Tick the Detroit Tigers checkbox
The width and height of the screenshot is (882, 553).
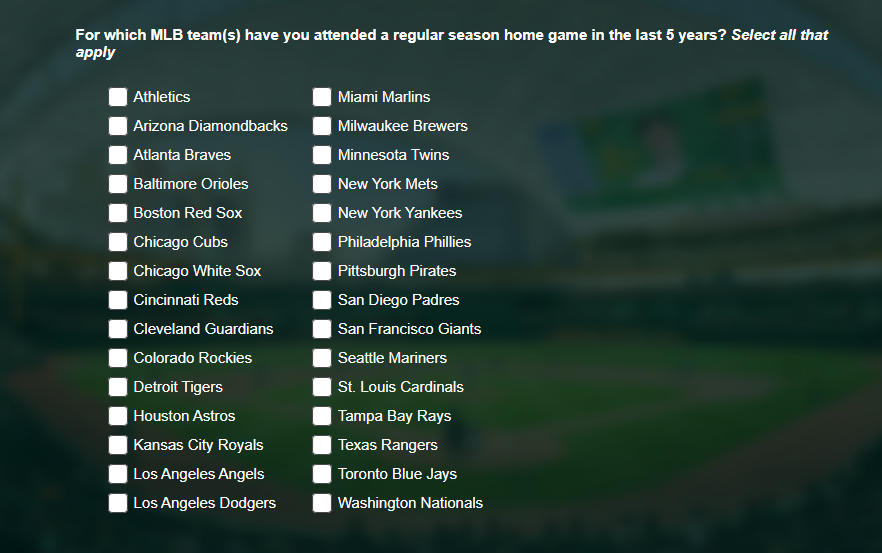(x=118, y=387)
